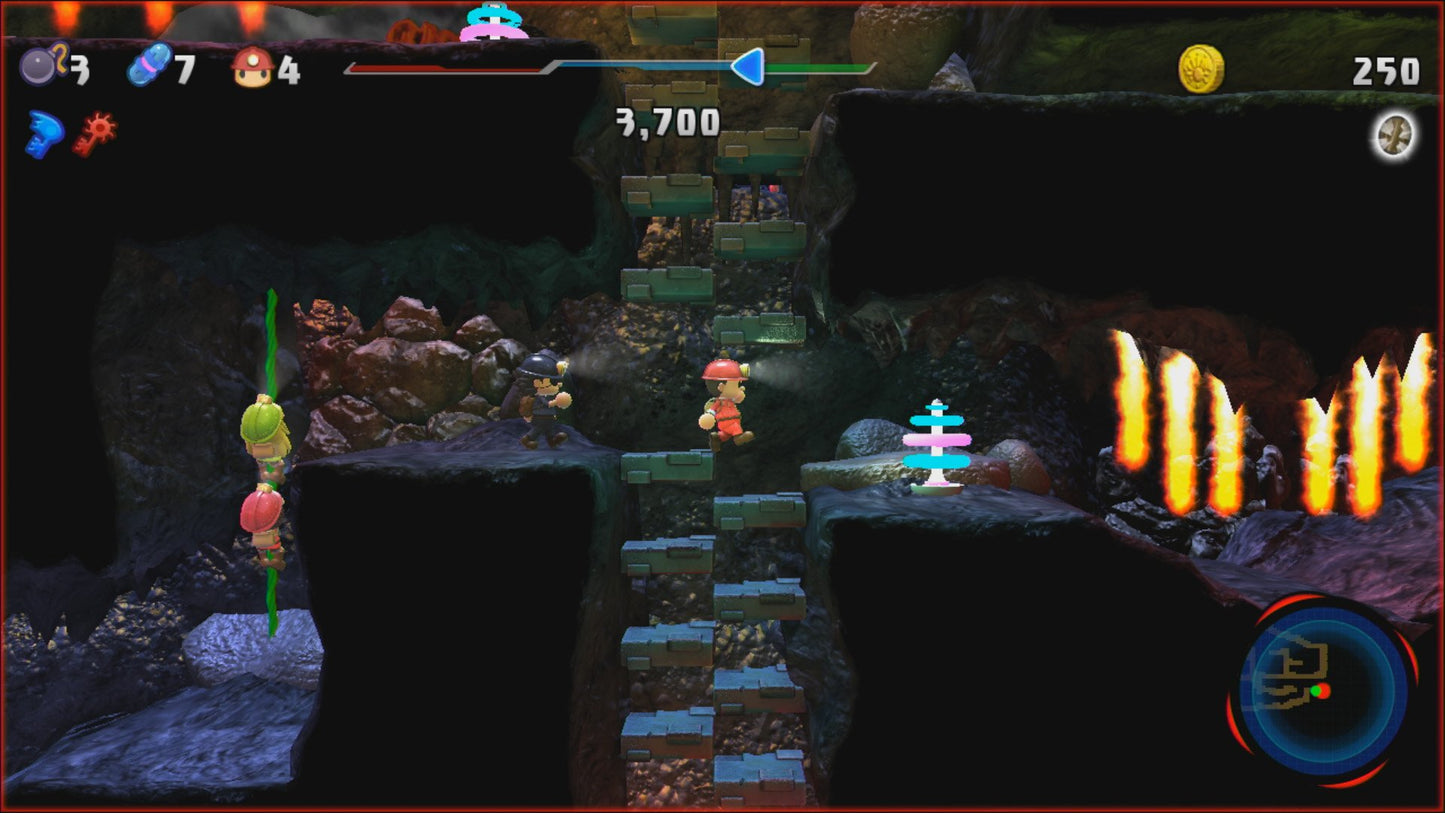The height and width of the screenshot is (813, 1445).
Task: Click the miner helmet lives icon
Action: click(x=253, y=67)
